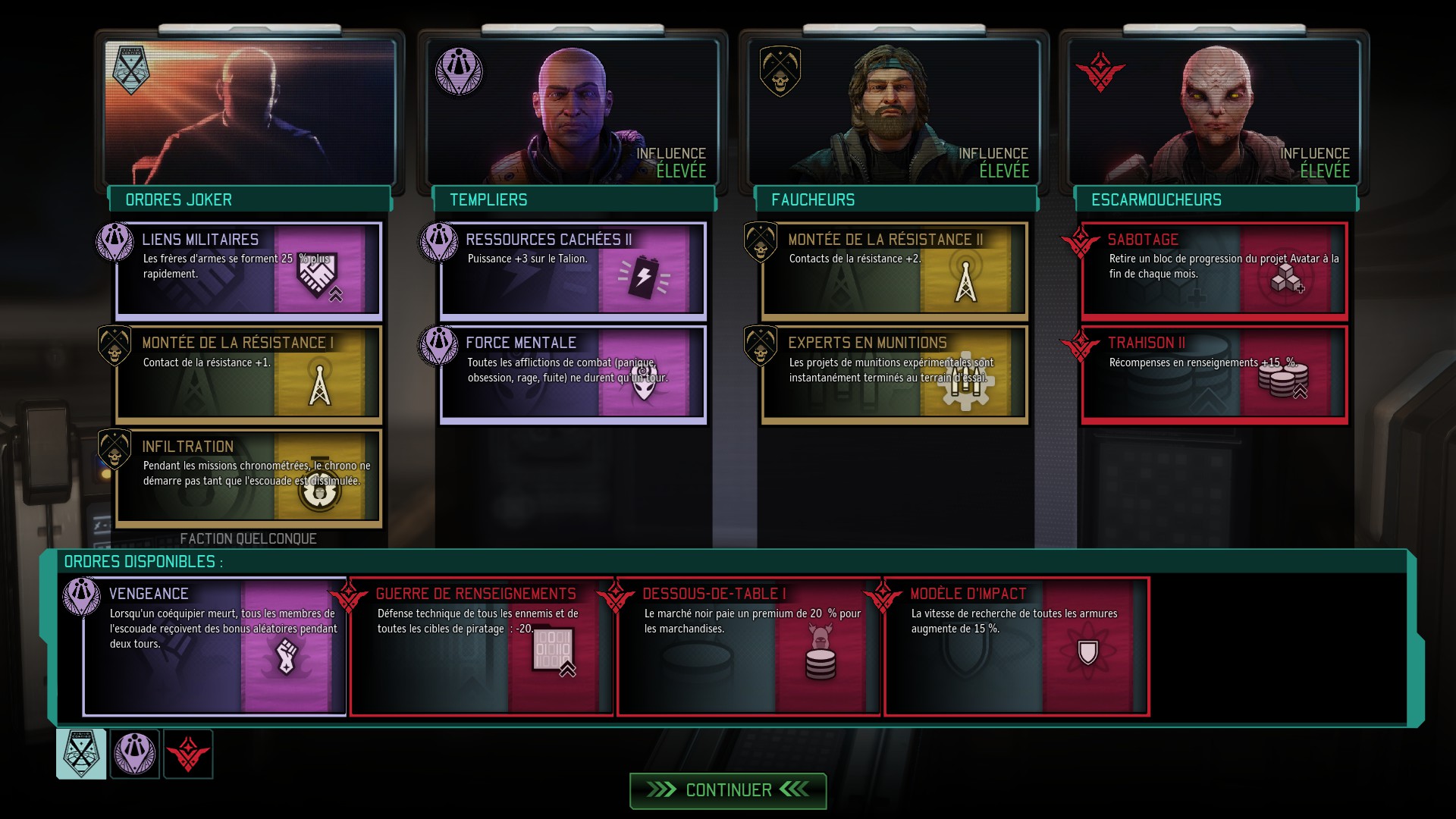This screenshot has width=1456, height=819.
Task: Pick the Experts en Munitions card
Action: [895, 374]
